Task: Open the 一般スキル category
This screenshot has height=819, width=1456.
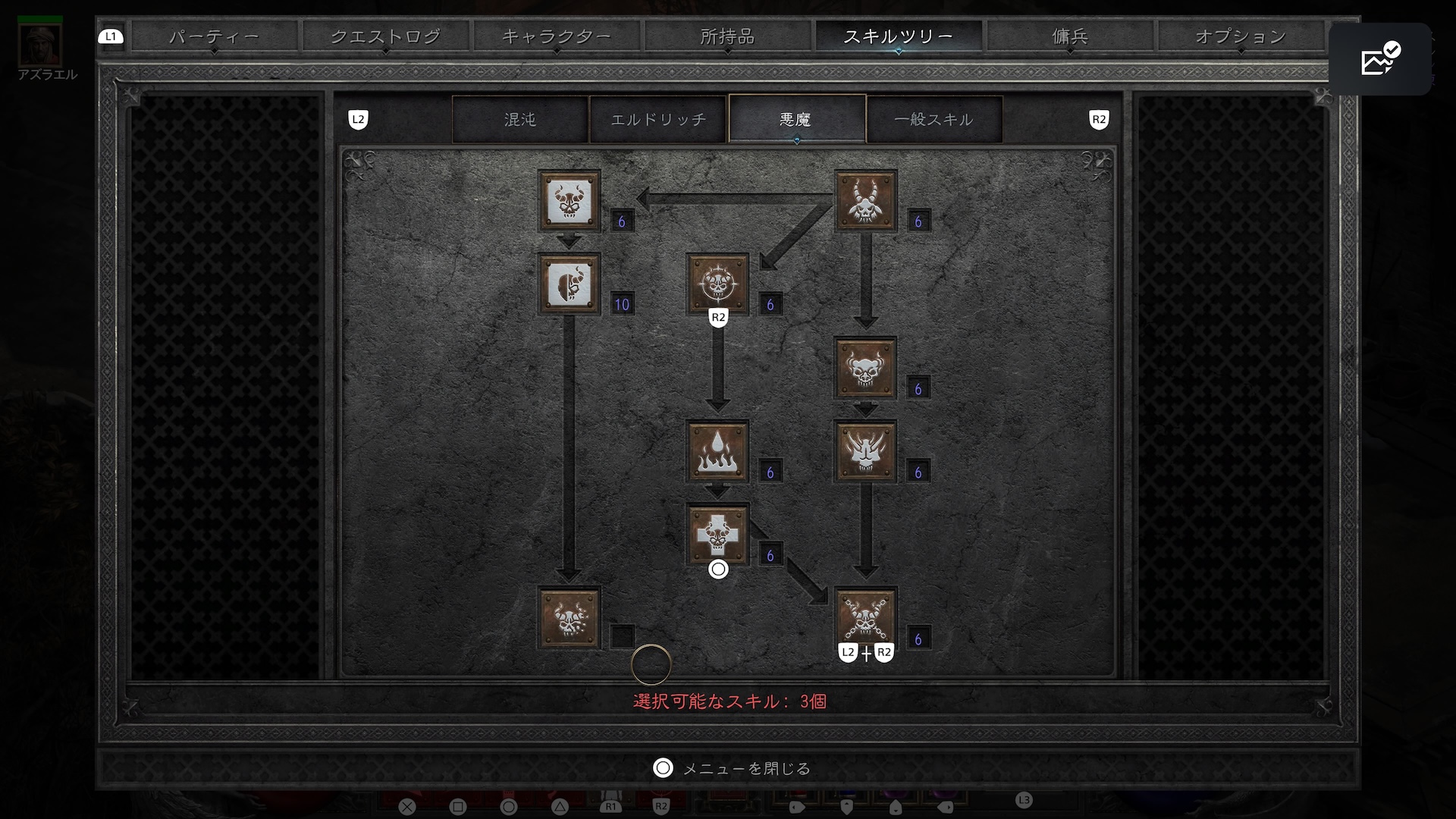Action: tap(934, 119)
